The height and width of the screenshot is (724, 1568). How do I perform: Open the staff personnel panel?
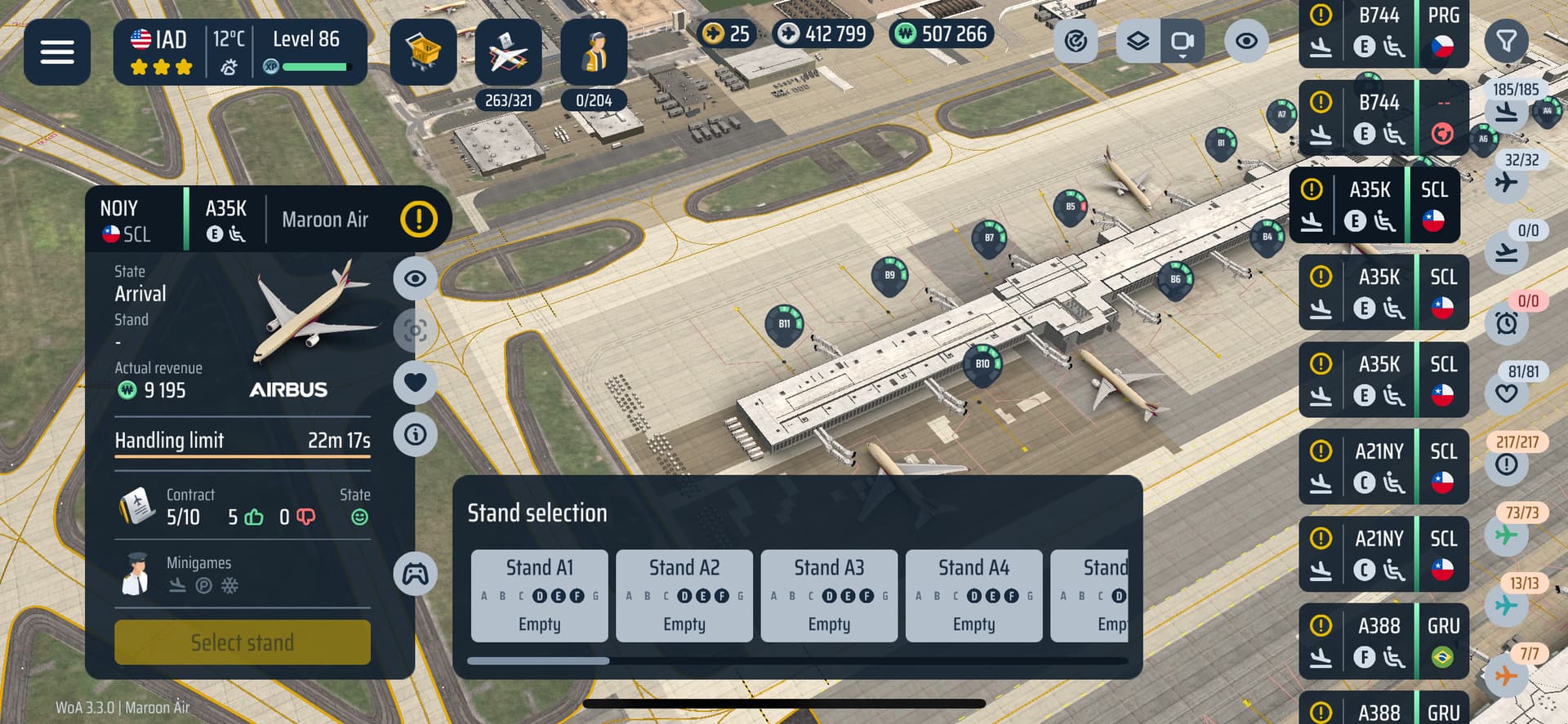[594, 52]
